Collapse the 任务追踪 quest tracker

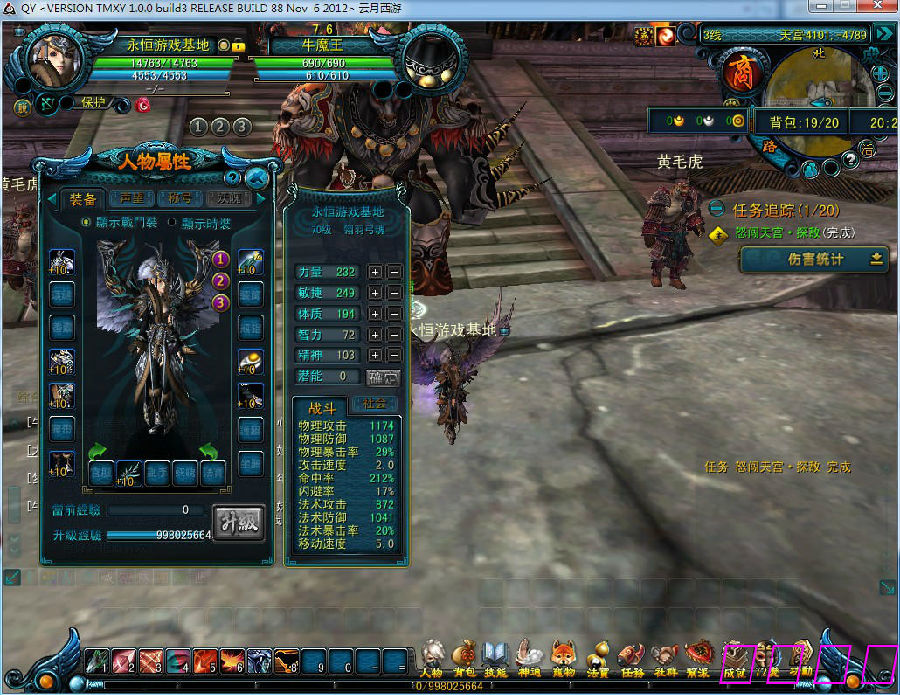pos(718,209)
